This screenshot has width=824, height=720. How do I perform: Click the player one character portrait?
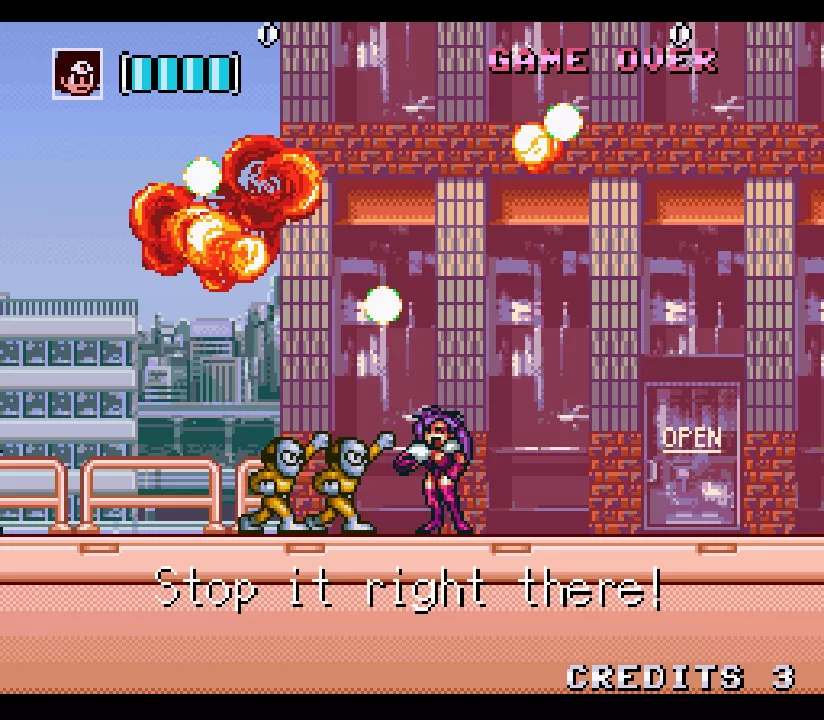point(77,74)
